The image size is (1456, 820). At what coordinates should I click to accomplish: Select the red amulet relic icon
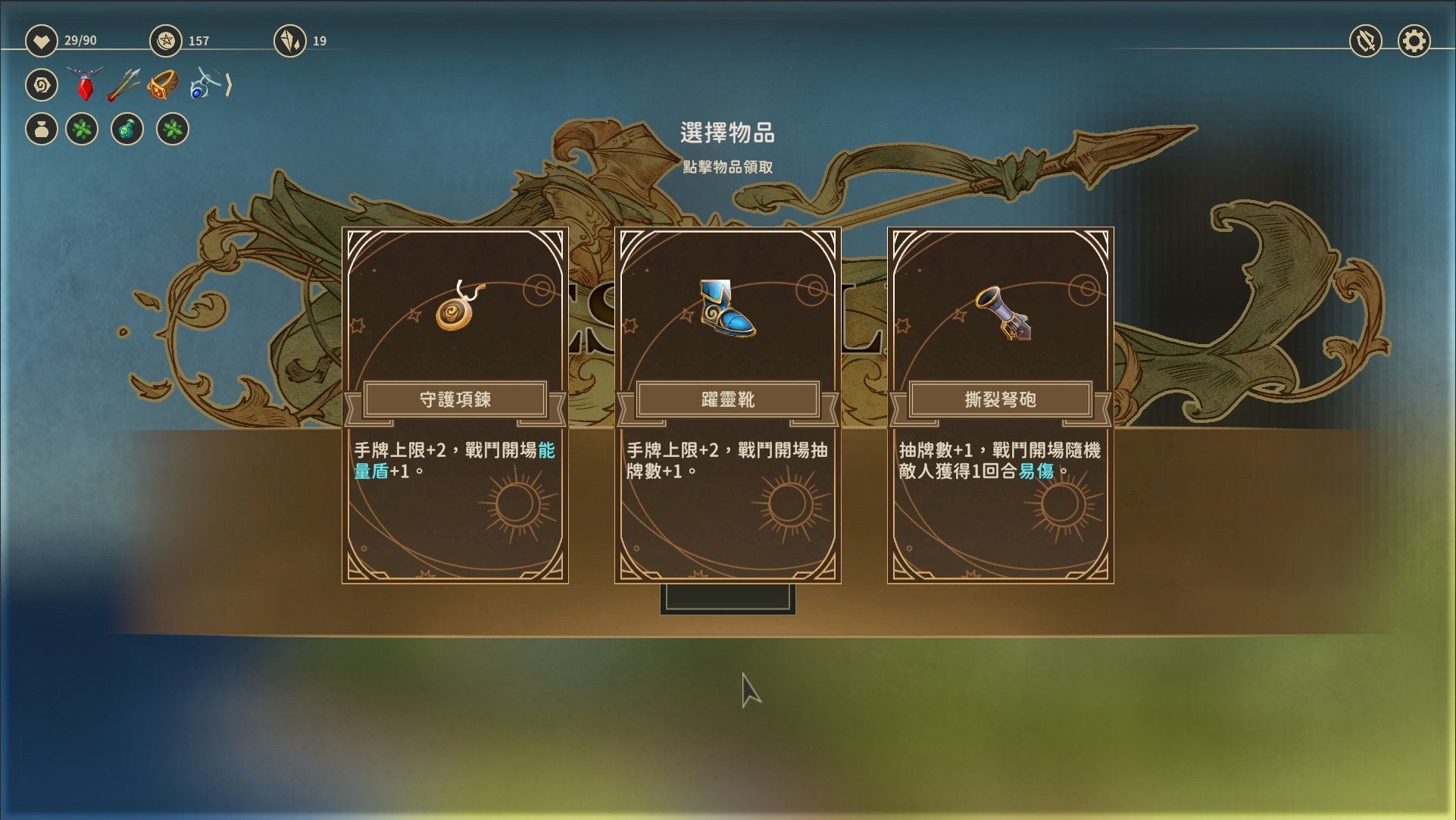pos(83,83)
